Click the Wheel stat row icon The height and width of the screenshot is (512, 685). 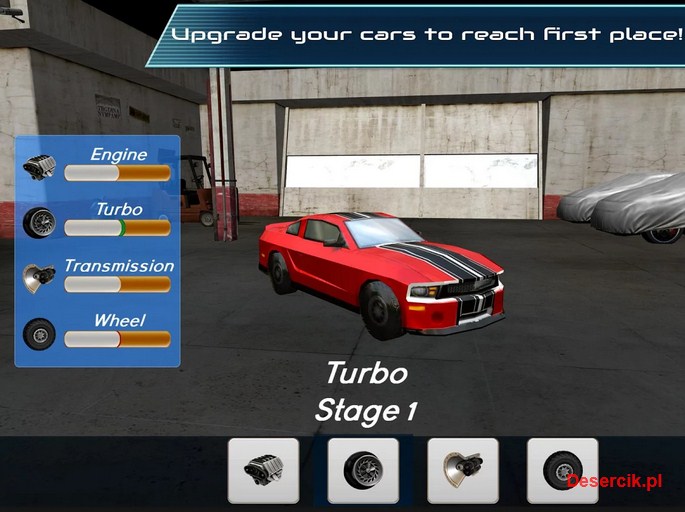coord(40,333)
